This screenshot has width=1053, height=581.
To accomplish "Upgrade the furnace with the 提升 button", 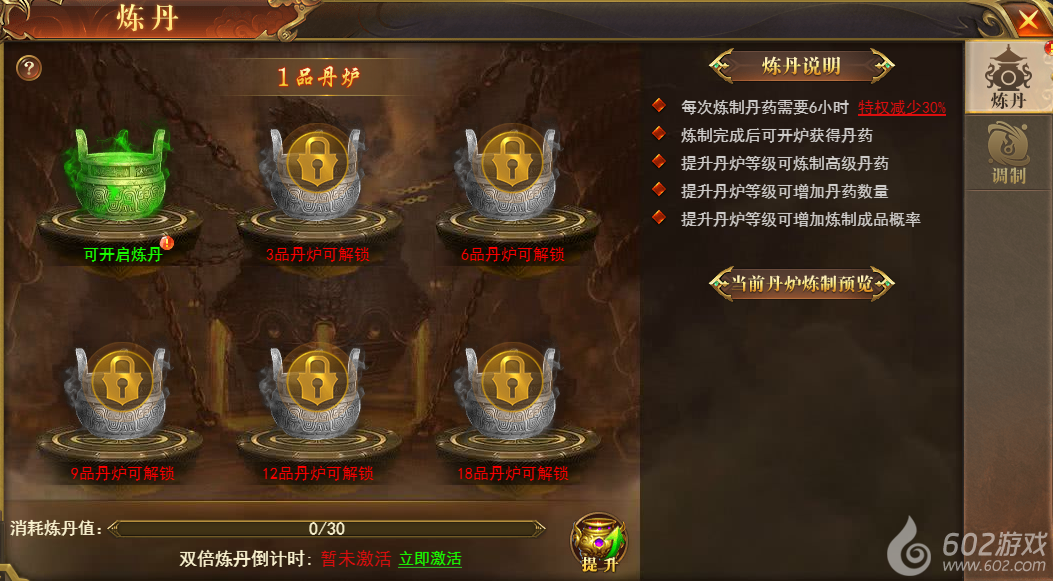I will click(599, 543).
